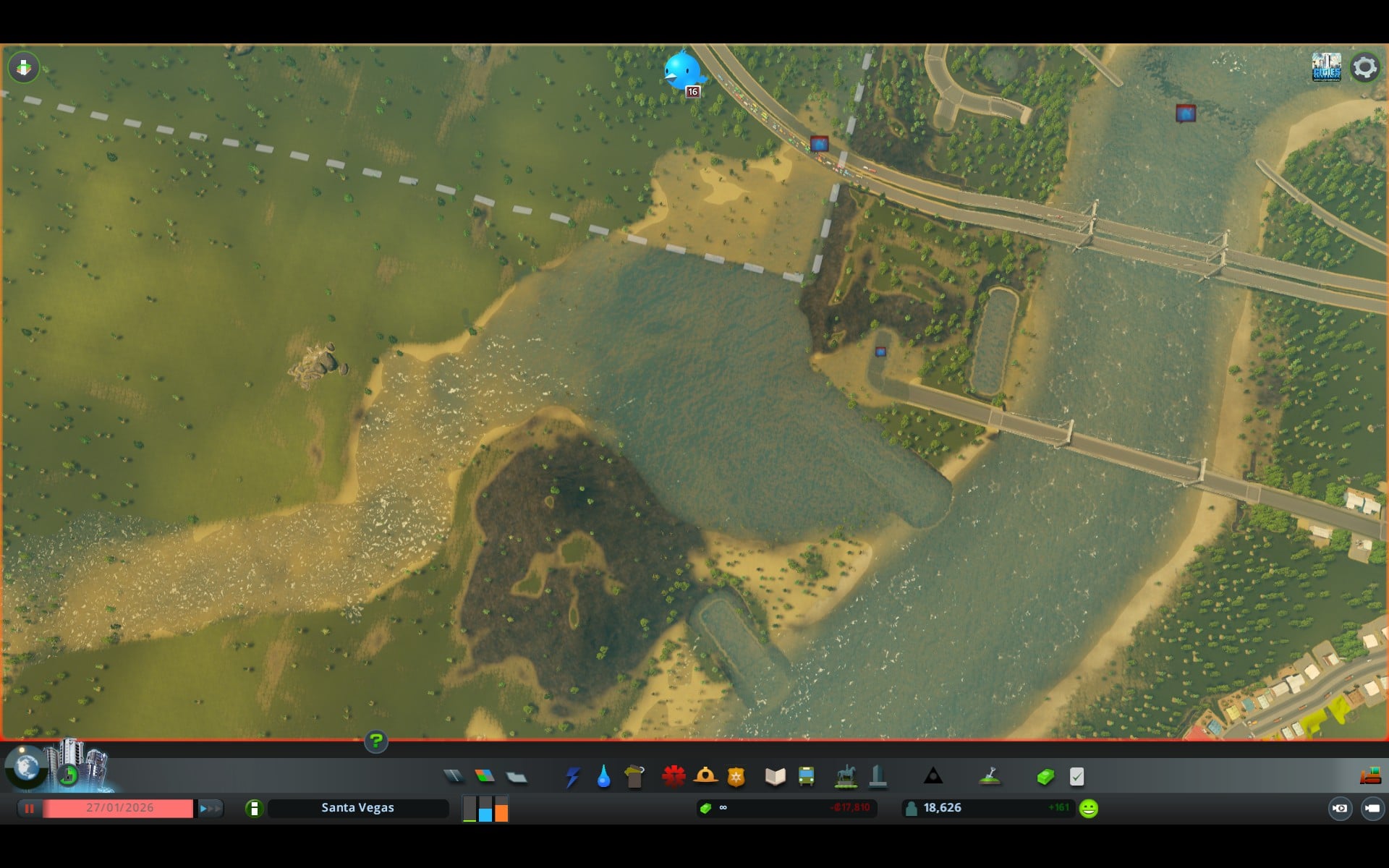The image size is (1389, 868).
Task: Open the Police badge menu
Action: (736, 777)
